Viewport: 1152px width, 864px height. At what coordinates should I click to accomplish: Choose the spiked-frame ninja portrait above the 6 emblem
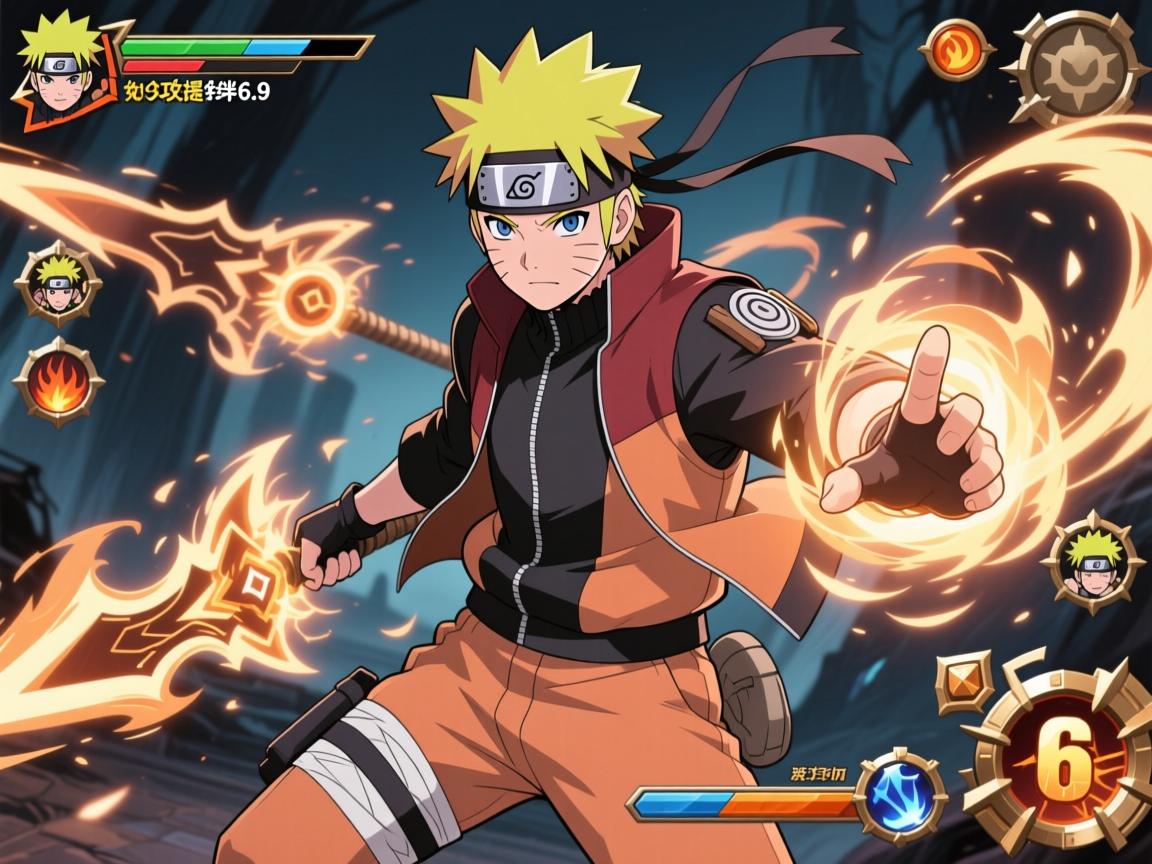point(1092,562)
